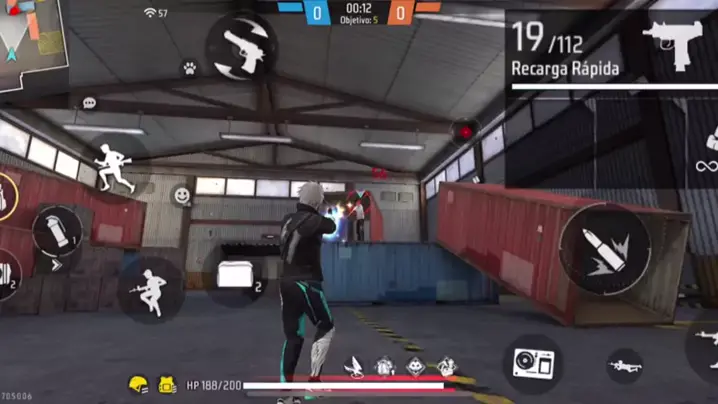
Task: Select the paw print pet icon
Action: [189, 68]
